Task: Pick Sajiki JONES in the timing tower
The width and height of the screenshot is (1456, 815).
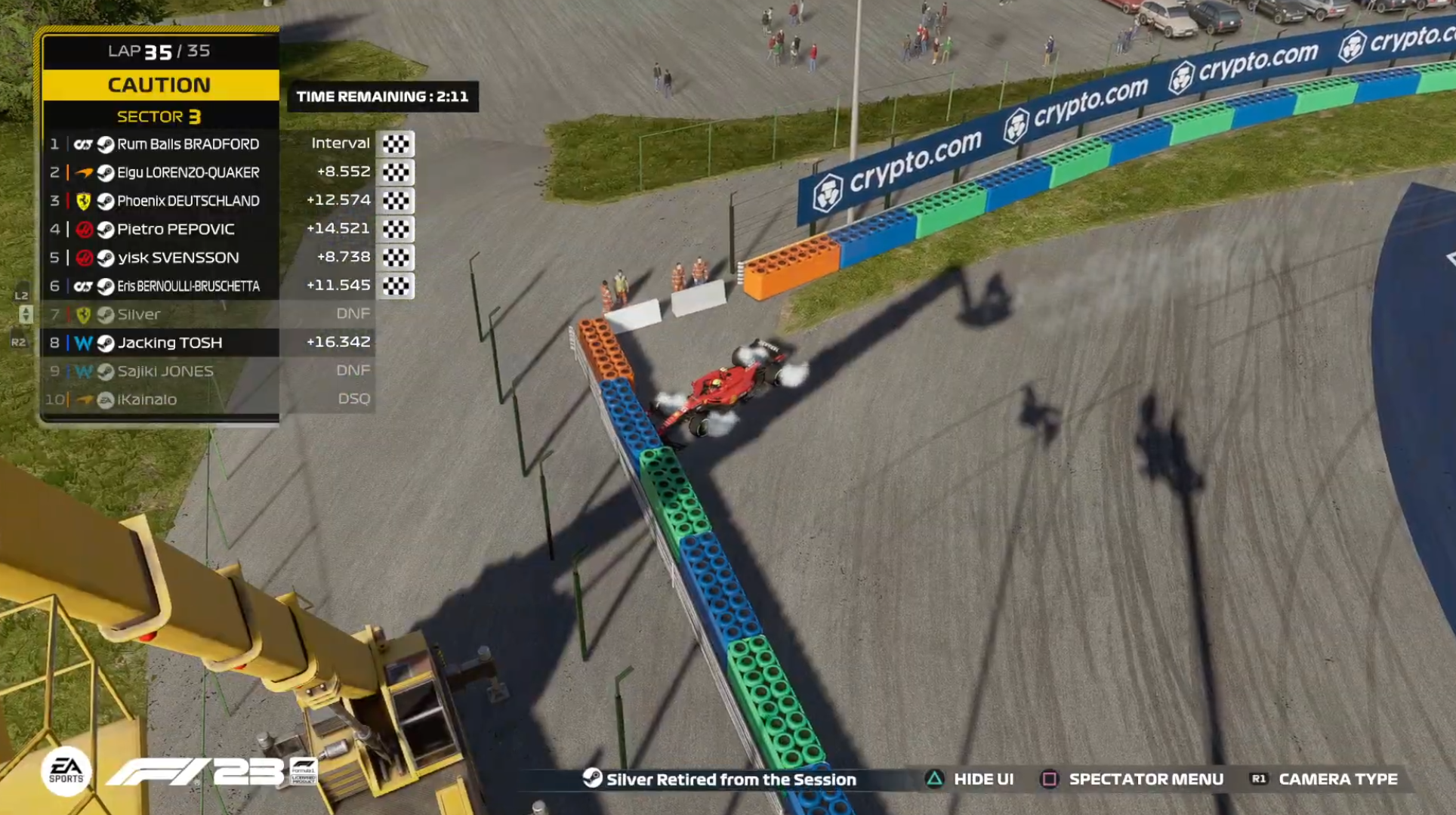Action: pyautogui.click(x=165, y=371)
